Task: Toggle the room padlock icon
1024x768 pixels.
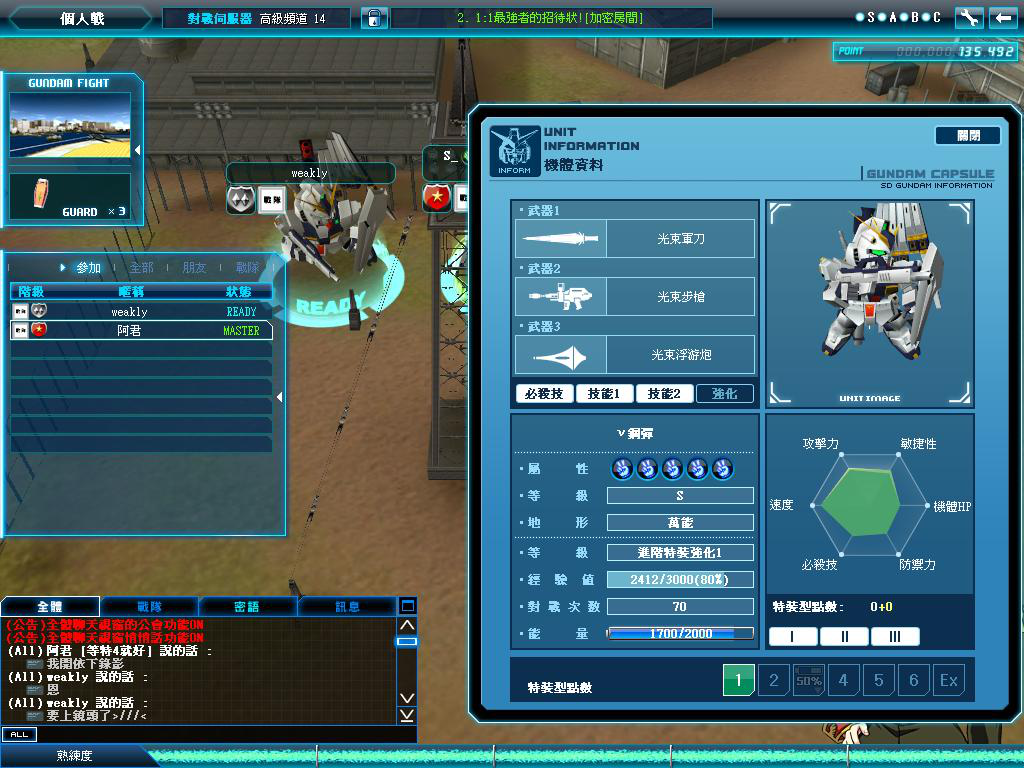Action: coord(372,18)
